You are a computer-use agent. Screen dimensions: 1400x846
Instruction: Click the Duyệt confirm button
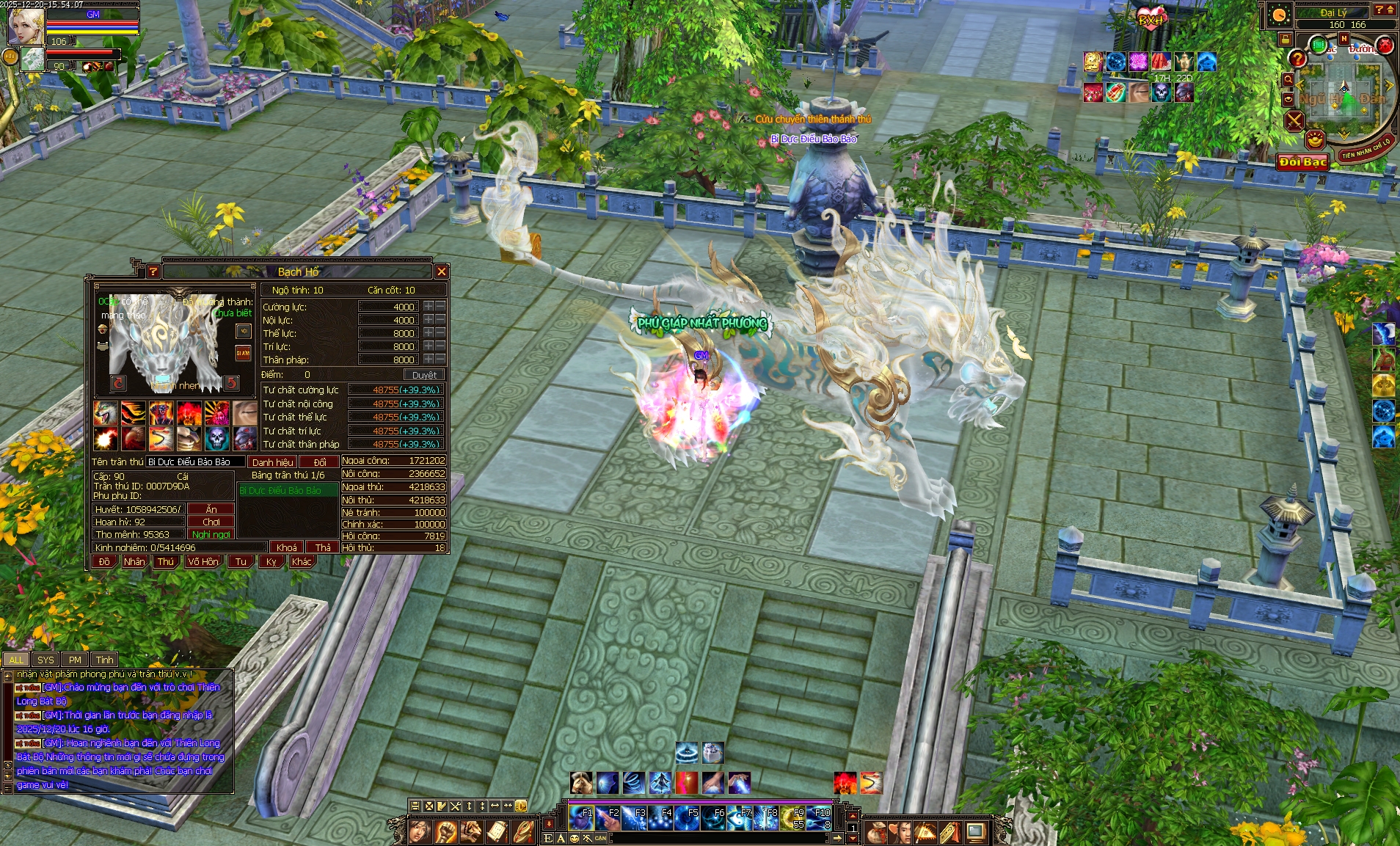pyautogui.click(x=424, y=375)
